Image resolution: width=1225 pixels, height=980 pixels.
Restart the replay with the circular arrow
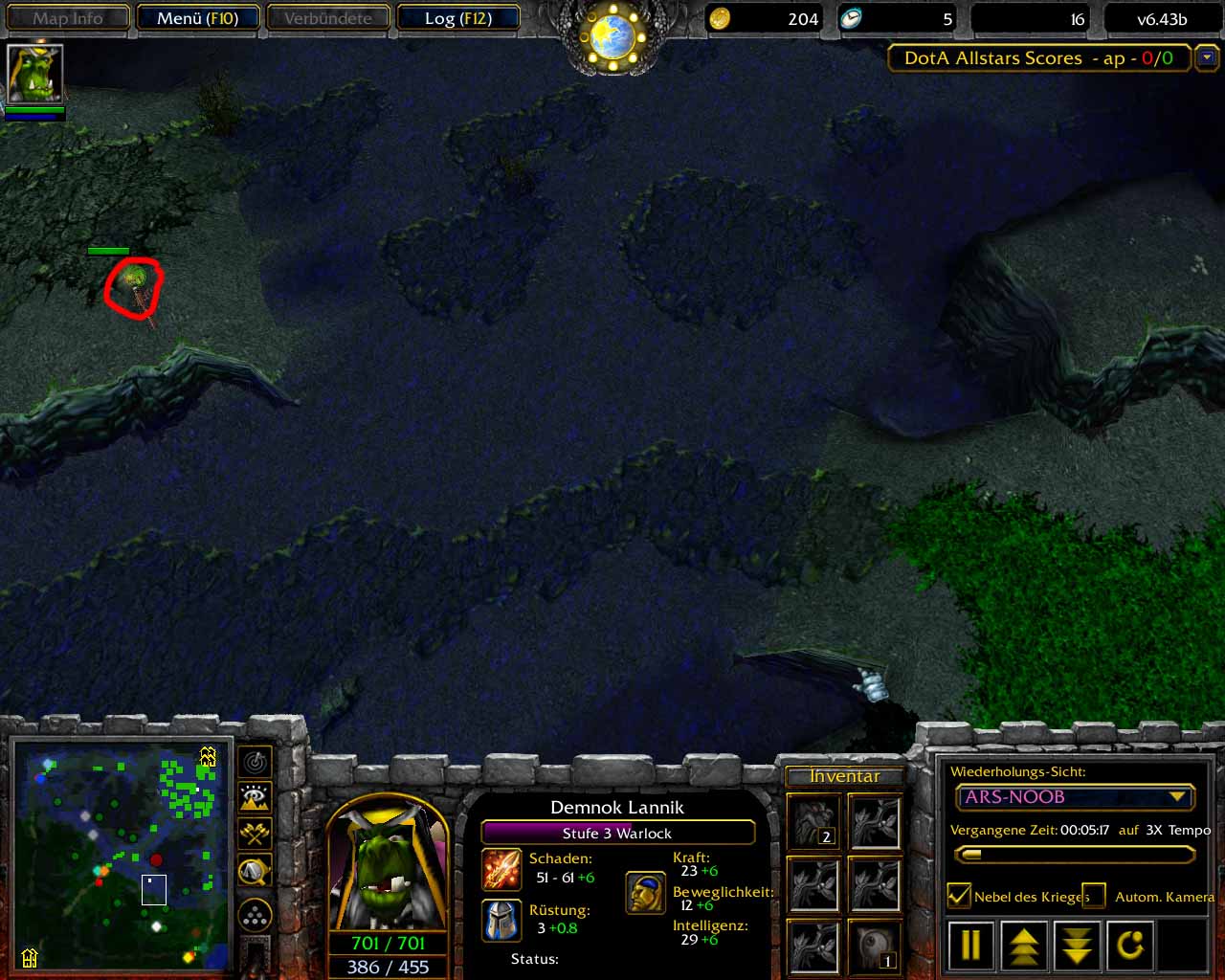1130,945
